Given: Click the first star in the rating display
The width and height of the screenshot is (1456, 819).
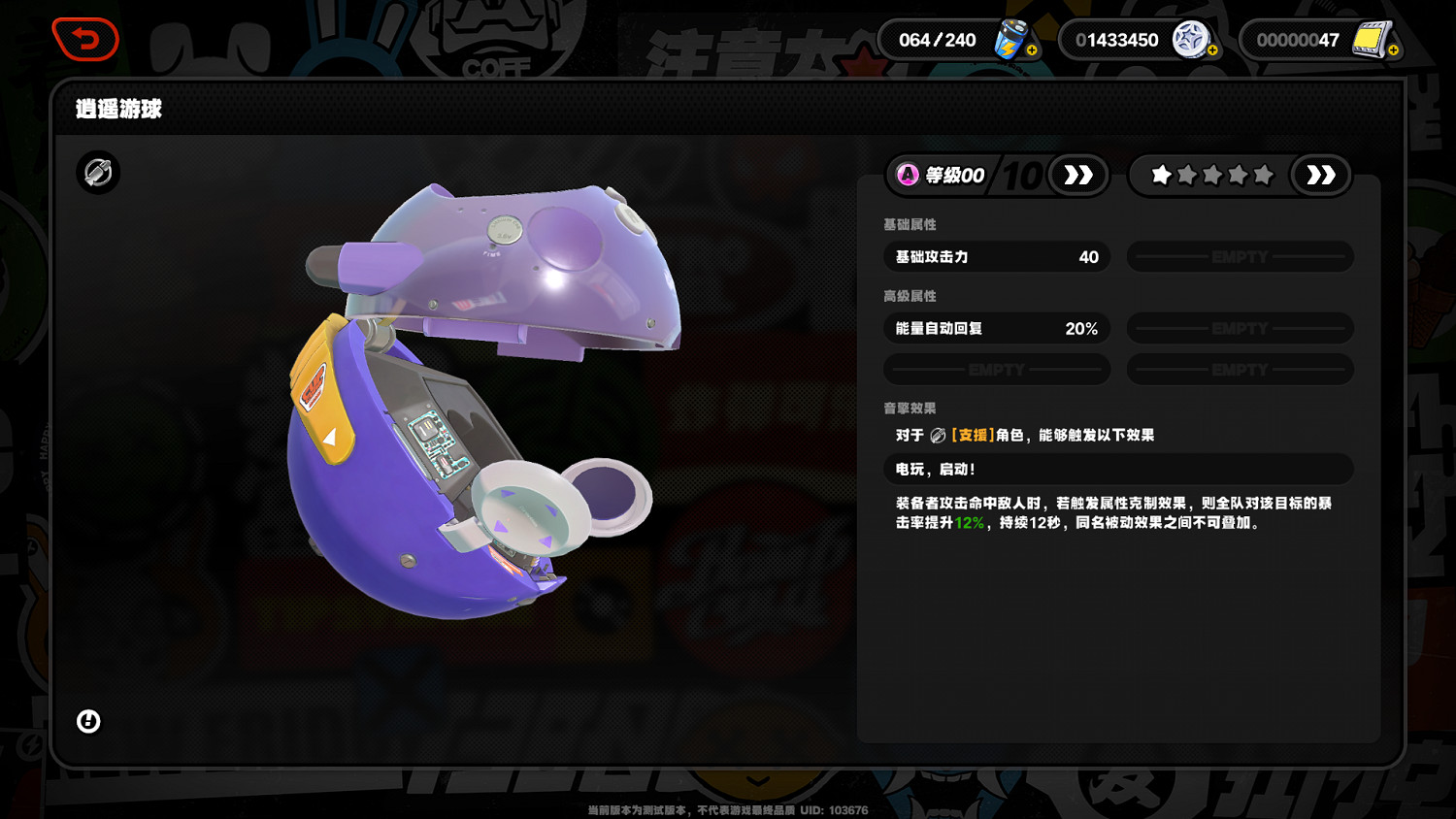Looking at the screenshot, I should point(1160,176).
